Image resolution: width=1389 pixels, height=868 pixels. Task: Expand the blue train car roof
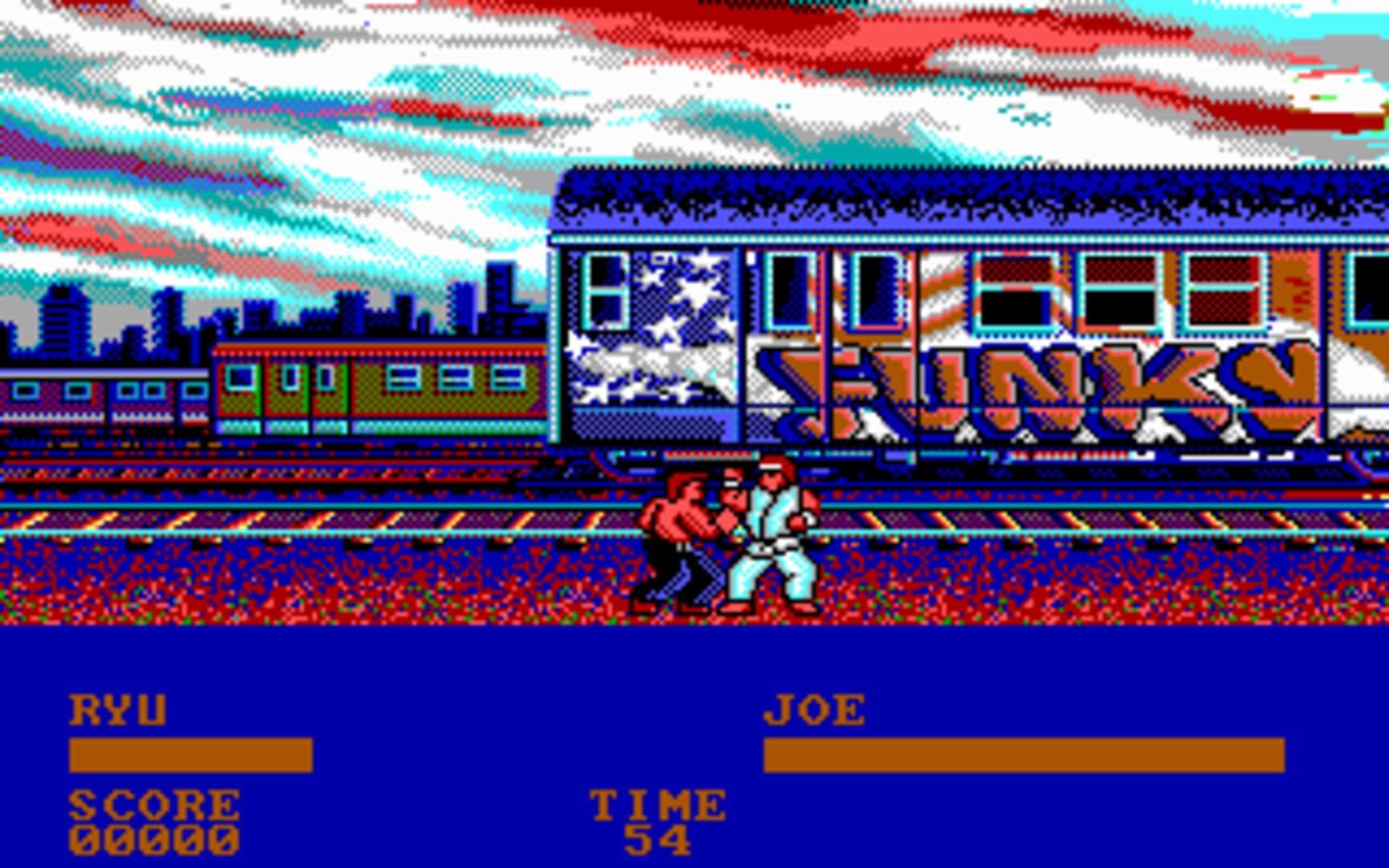point(965,201)
